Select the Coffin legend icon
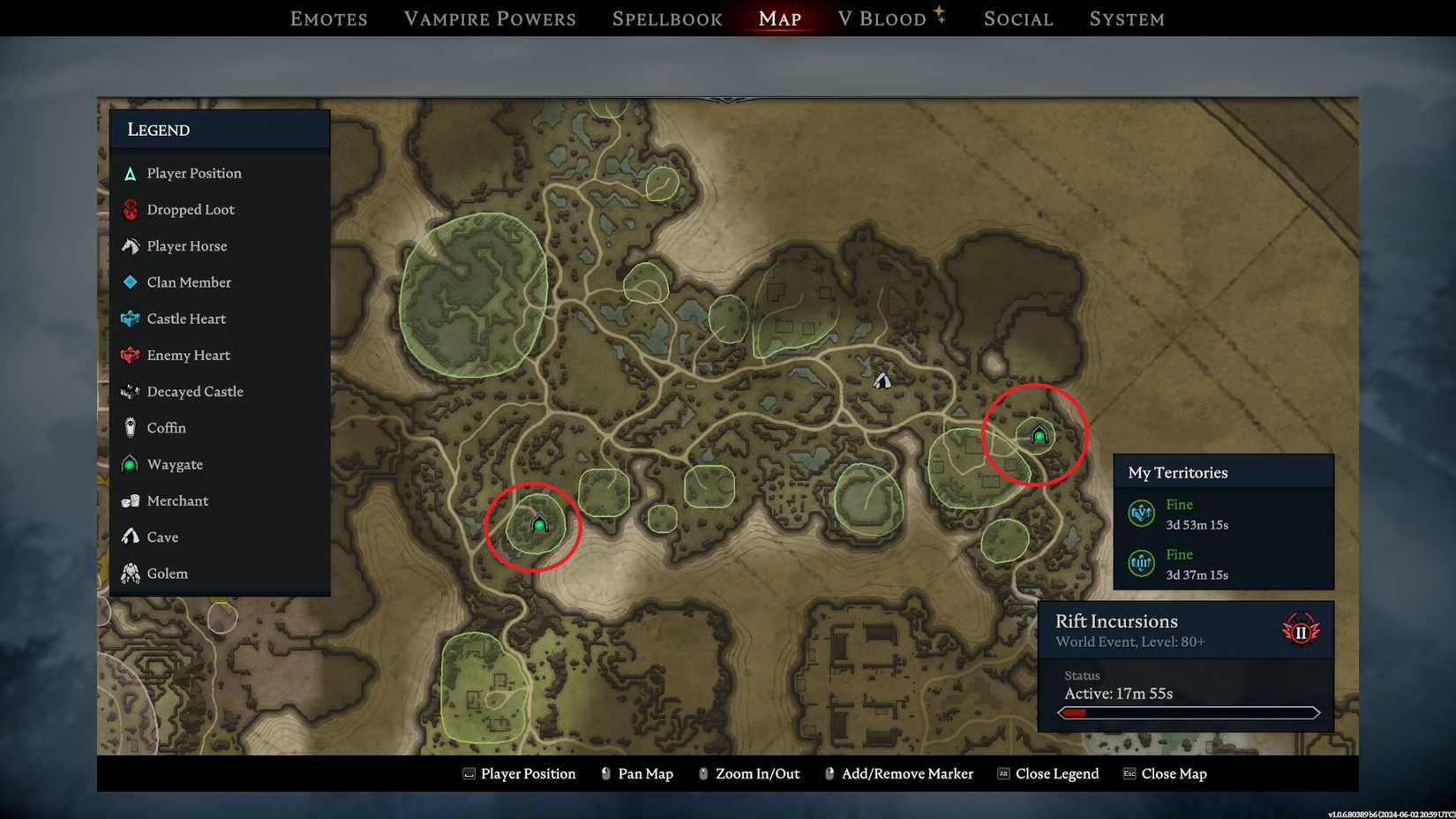1456x819 pixels. coord(130,427)
